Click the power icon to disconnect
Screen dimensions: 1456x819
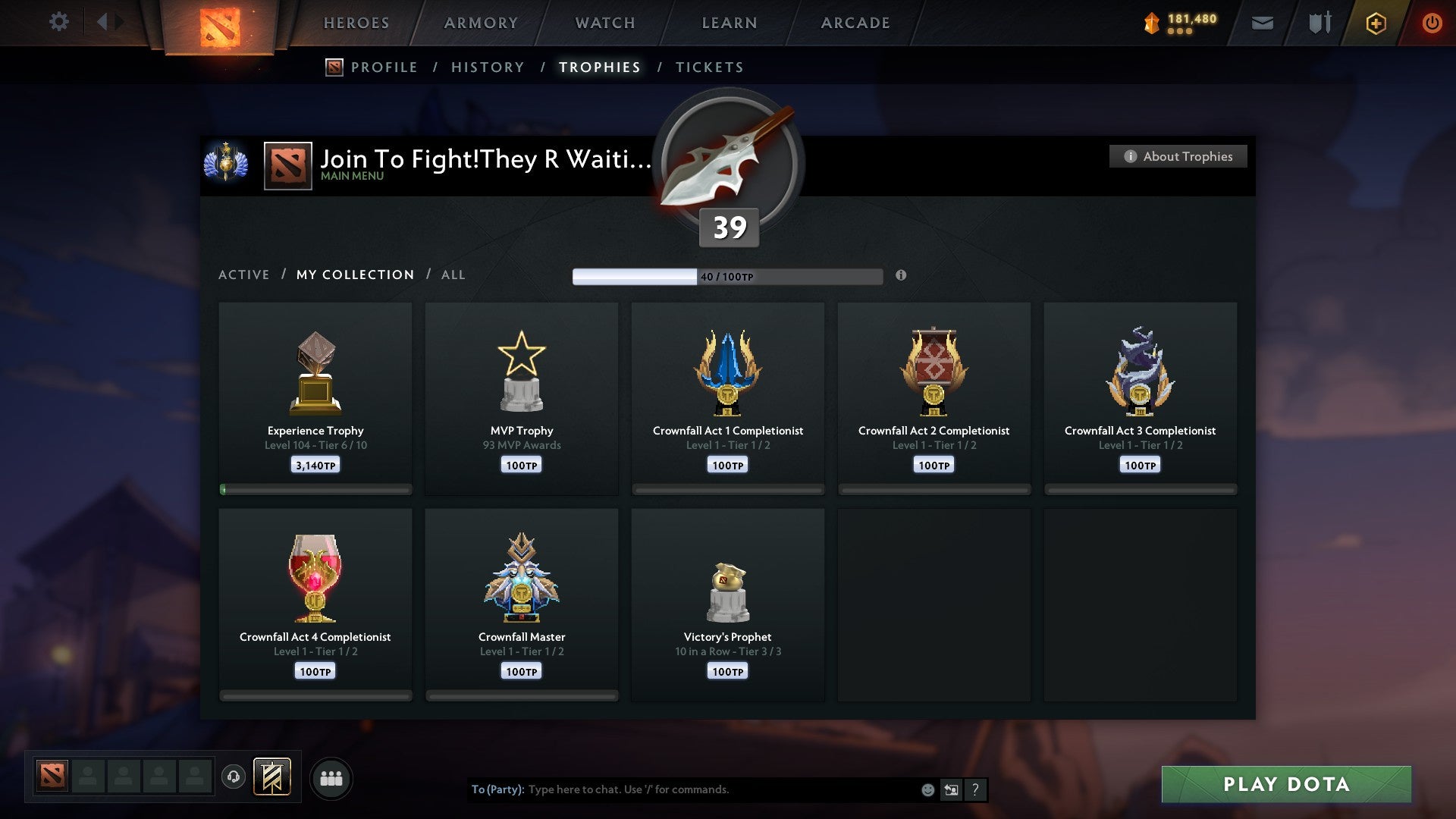pos(1432,23)
